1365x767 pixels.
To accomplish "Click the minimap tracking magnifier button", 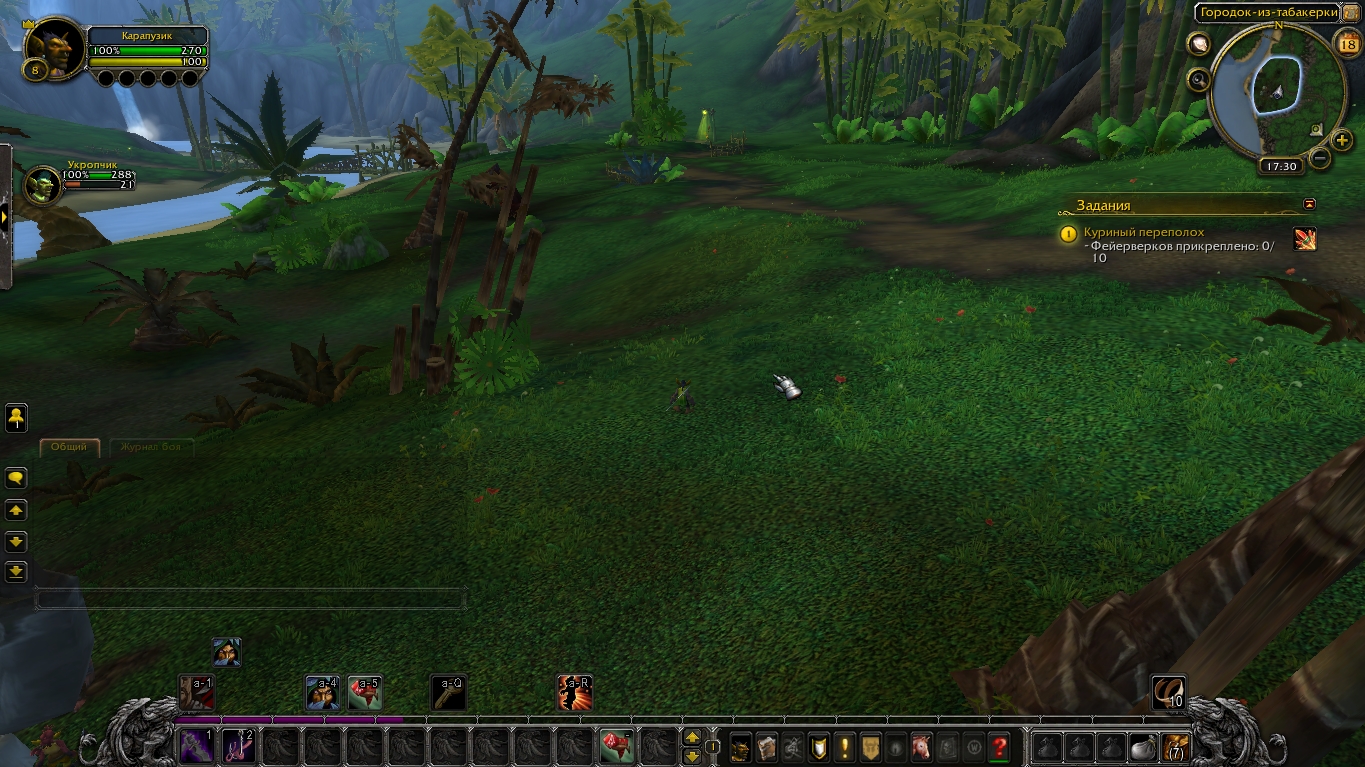I will [1197, 79].
